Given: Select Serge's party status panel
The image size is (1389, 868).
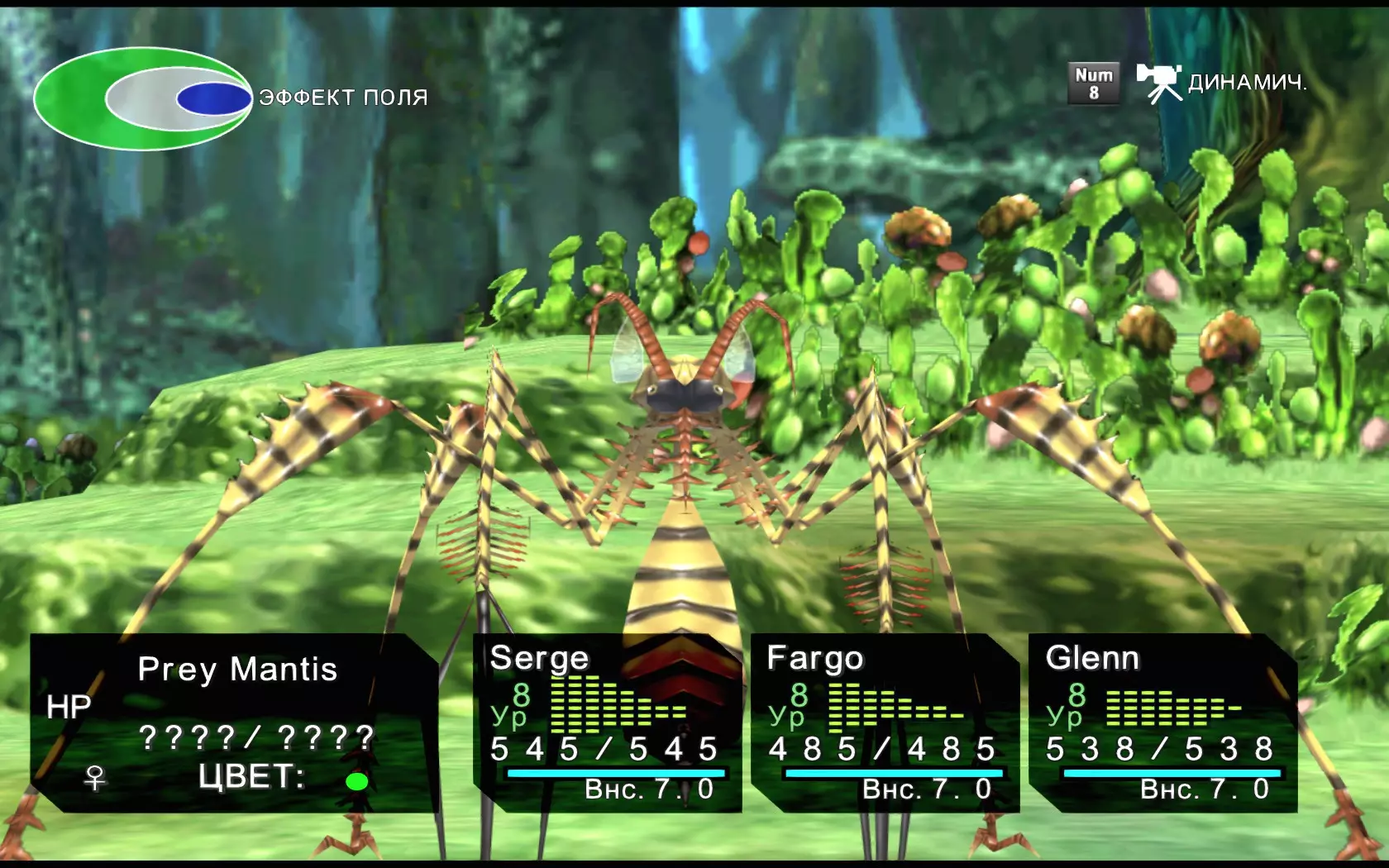Looking at the screenshot, I should point(607,723).
